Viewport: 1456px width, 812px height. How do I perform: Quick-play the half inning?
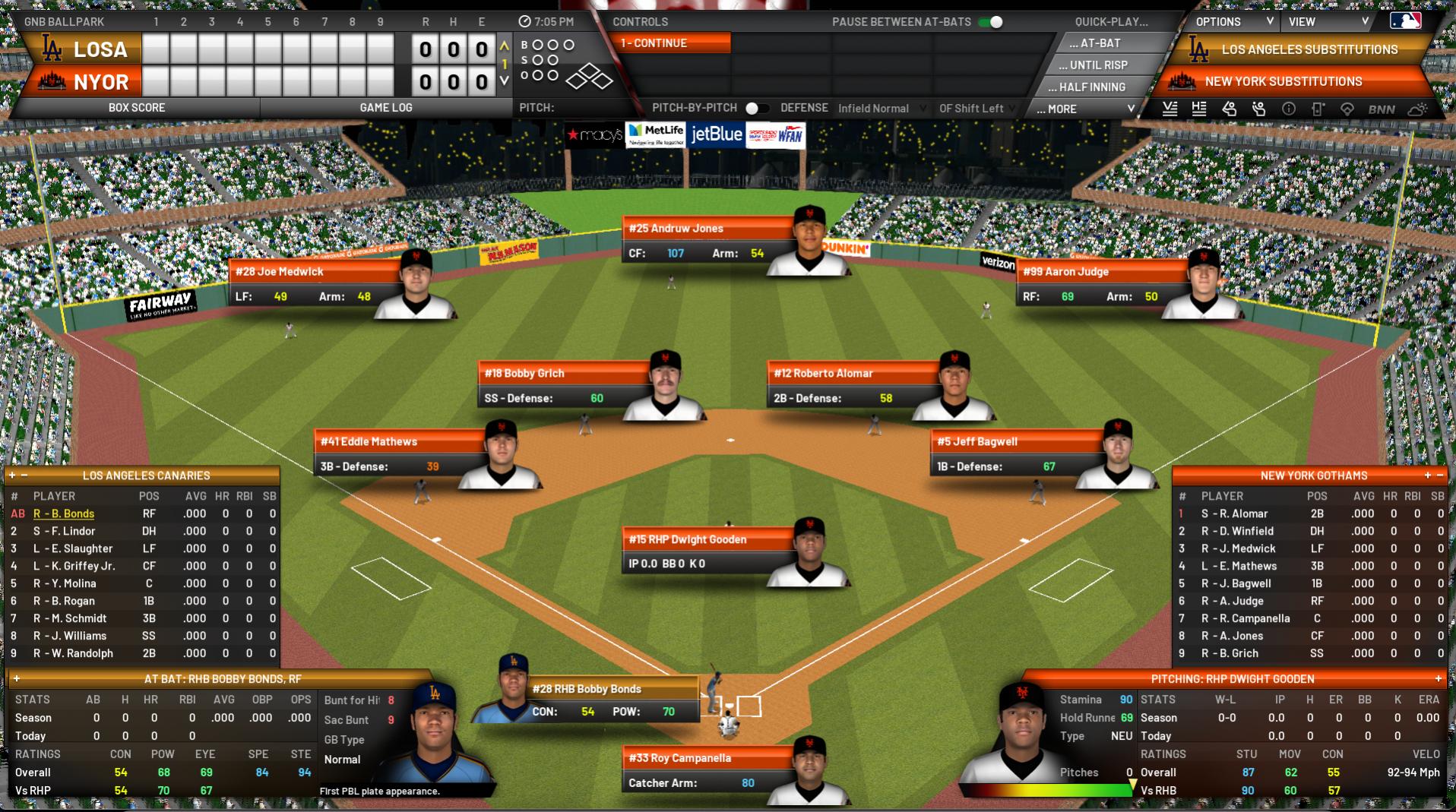coord(1092,87)
